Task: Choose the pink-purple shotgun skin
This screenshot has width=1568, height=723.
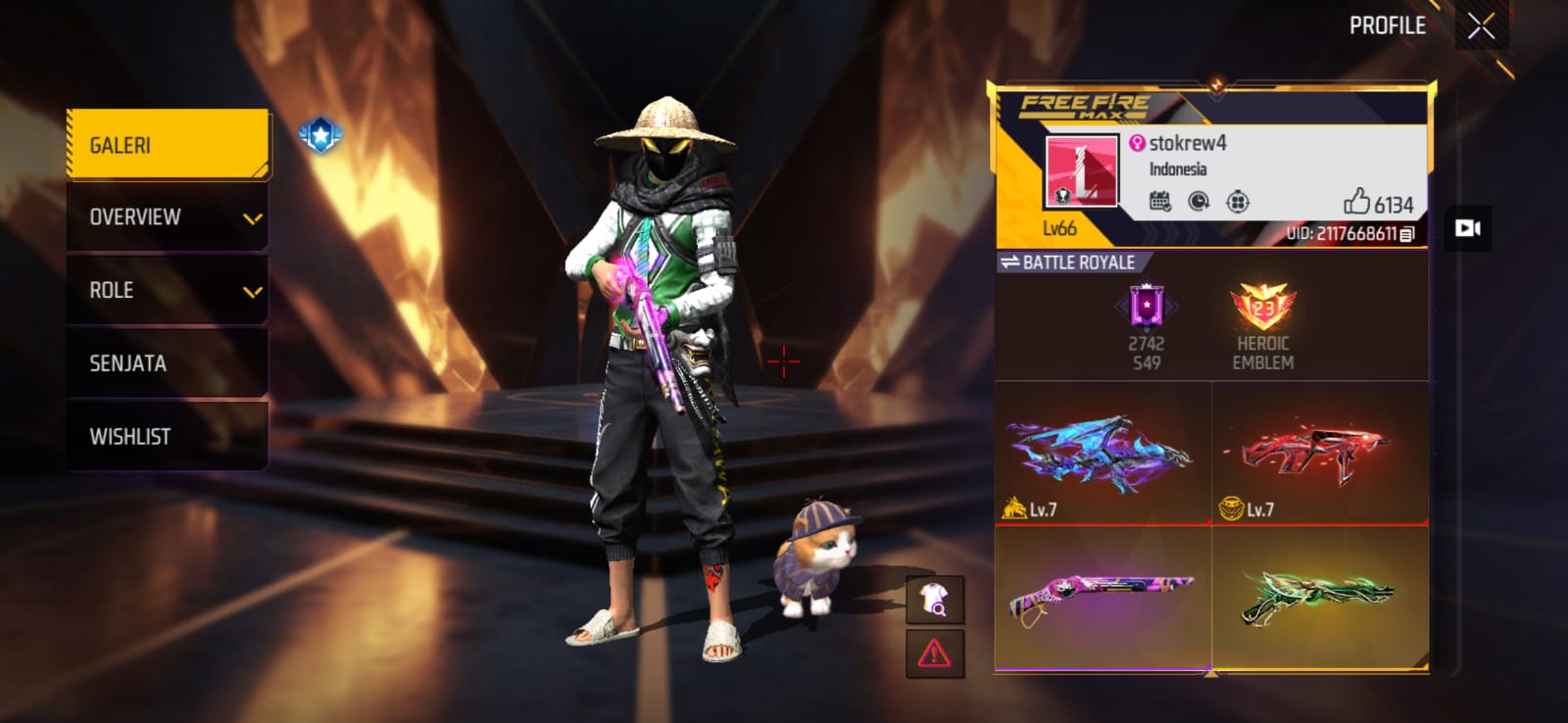Action: 1103,596
